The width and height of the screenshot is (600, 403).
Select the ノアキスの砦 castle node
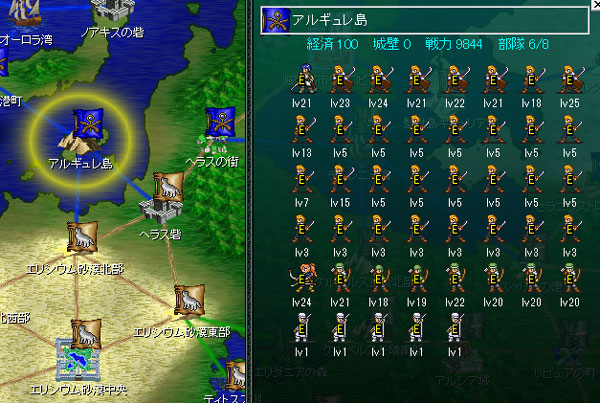pyautogui.click(x=112, y=11)
